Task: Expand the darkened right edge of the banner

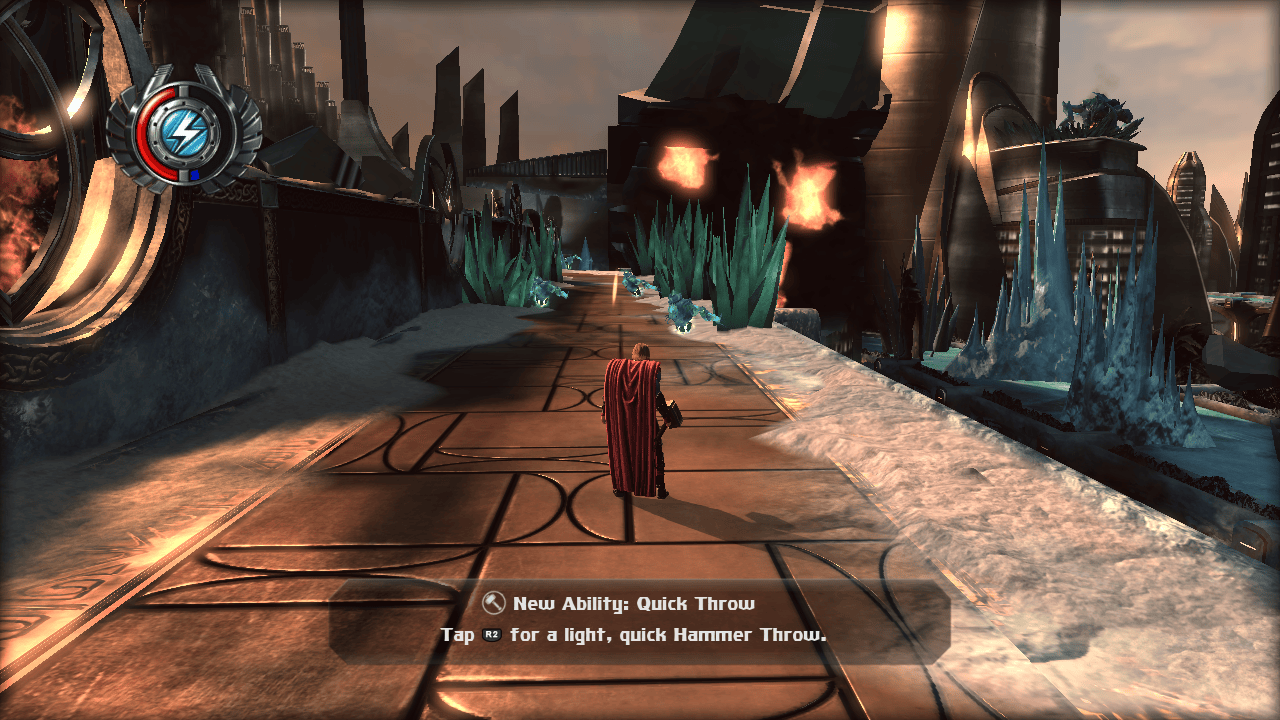Action: tap(935, 618)
